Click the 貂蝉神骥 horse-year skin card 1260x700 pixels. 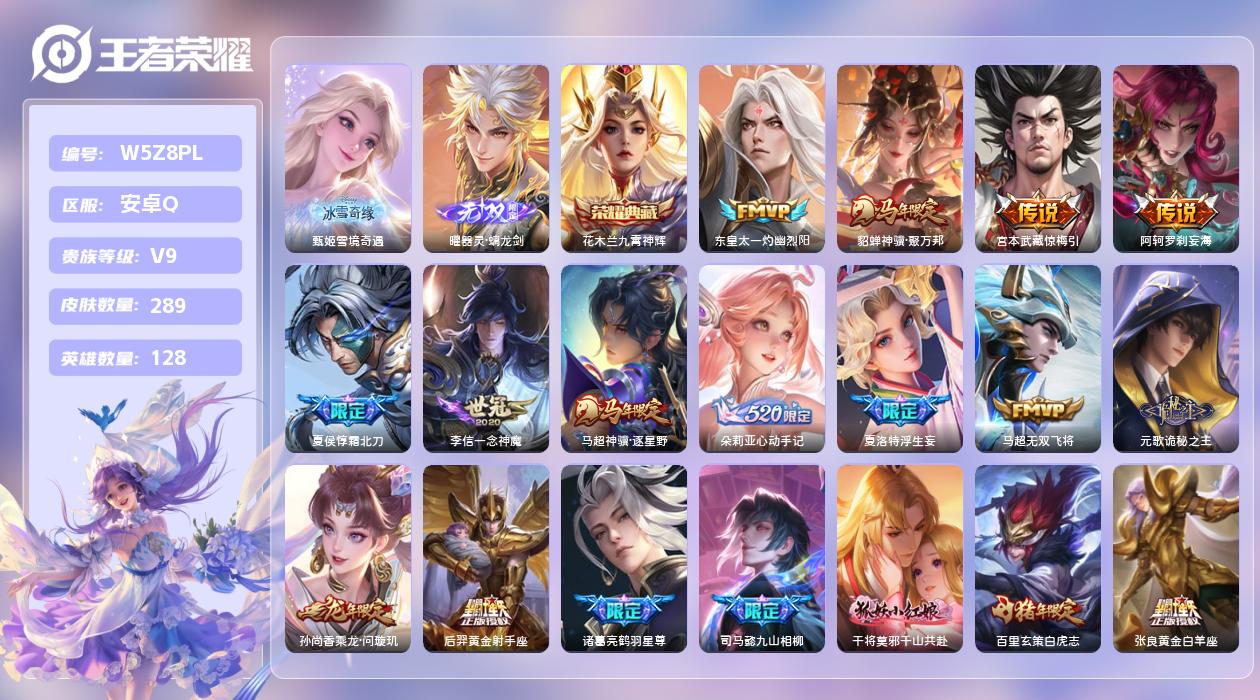tap(900, 158)
